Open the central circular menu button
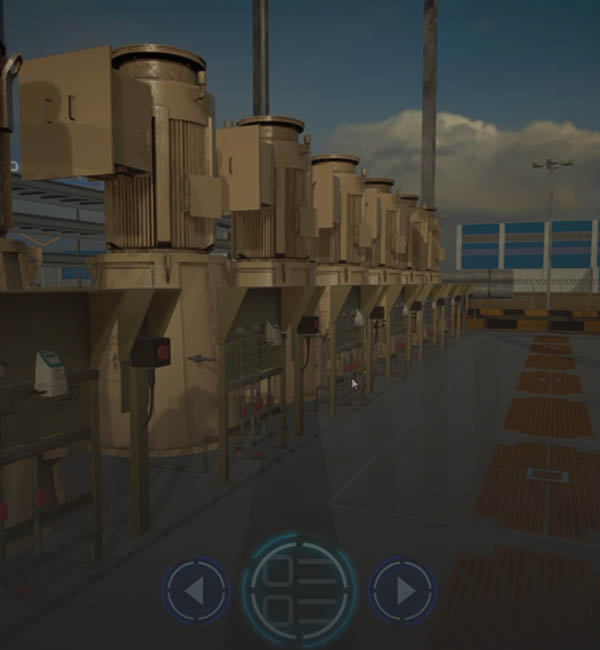The width and height of the screenshot is (600, 650). 299,588
